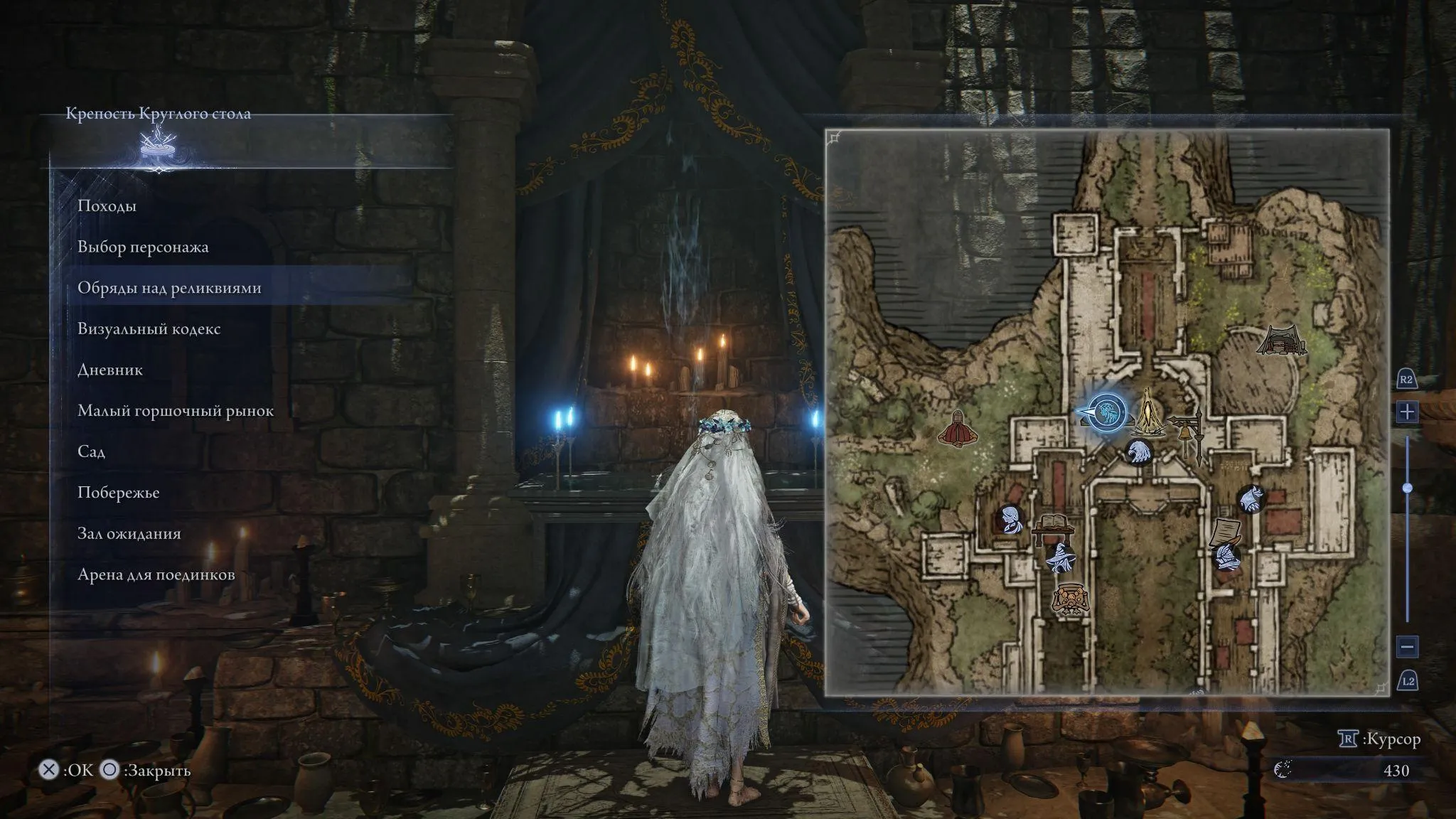Select Выбор персонажа from the menu

(x=144, y=247)
